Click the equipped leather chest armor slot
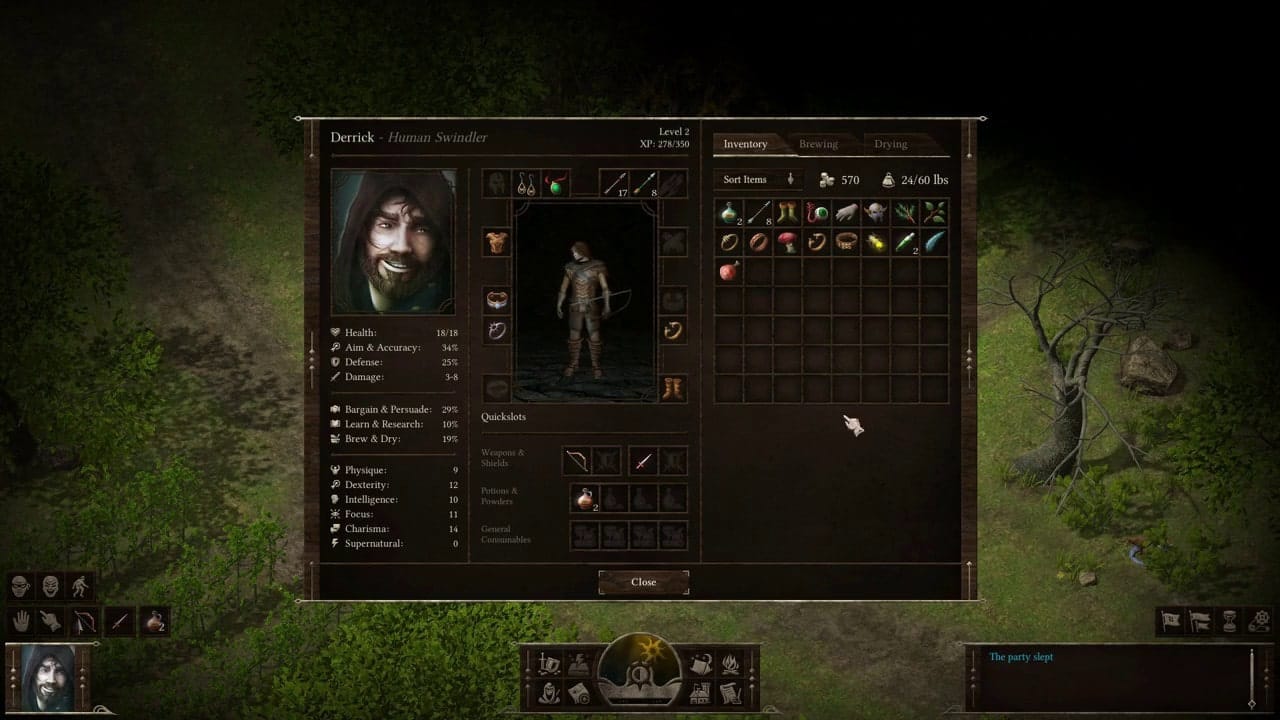Screen dimensions: 1280x720 point(497,242)
